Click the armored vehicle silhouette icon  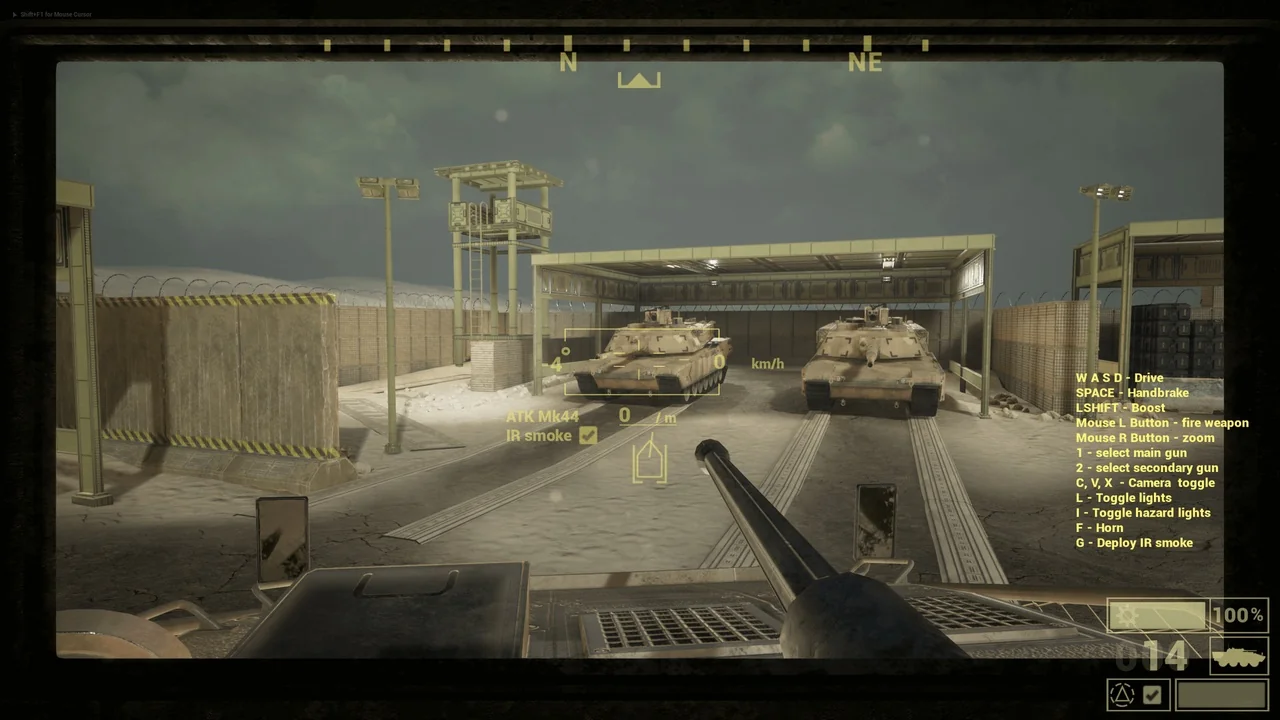tap(1239, 656)
